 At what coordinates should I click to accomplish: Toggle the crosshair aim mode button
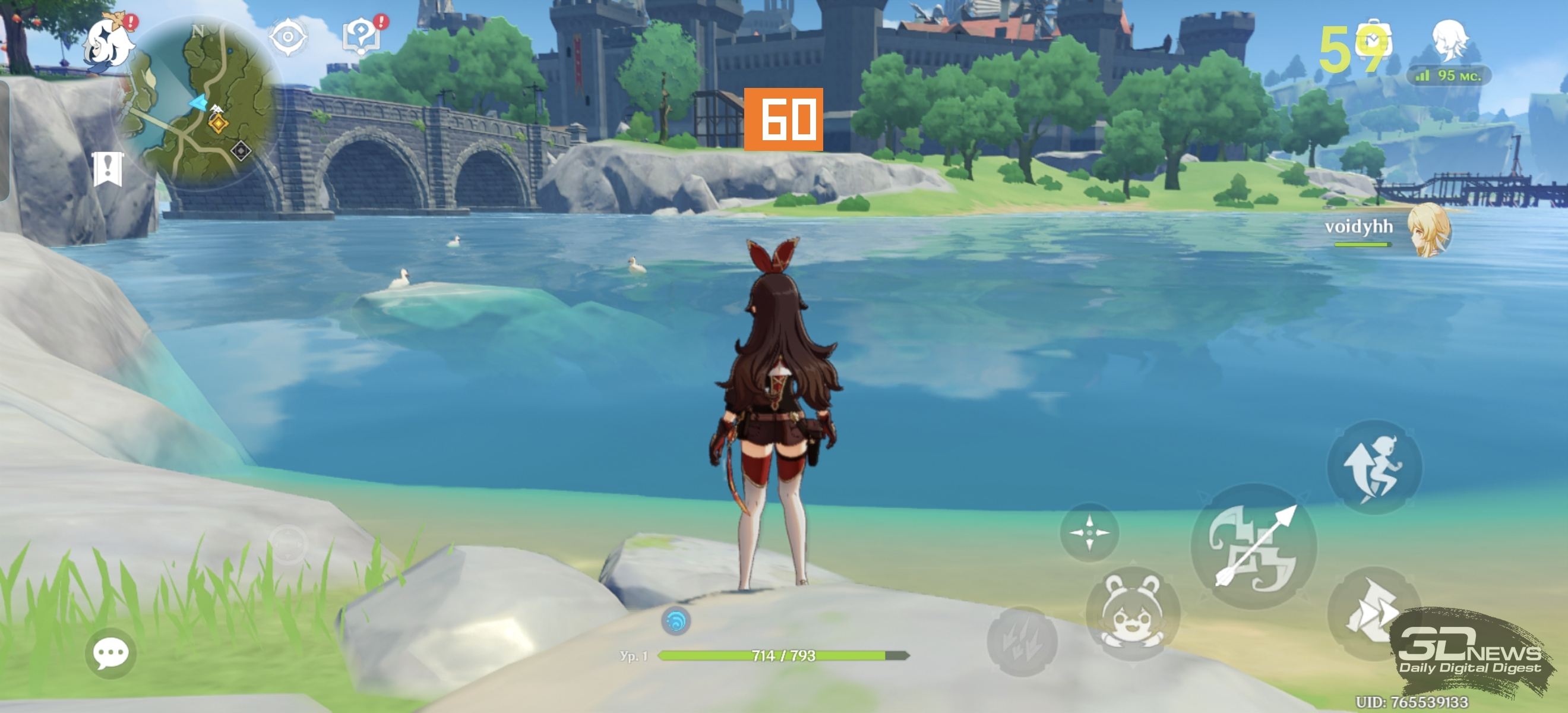[x=1089, y=532]
